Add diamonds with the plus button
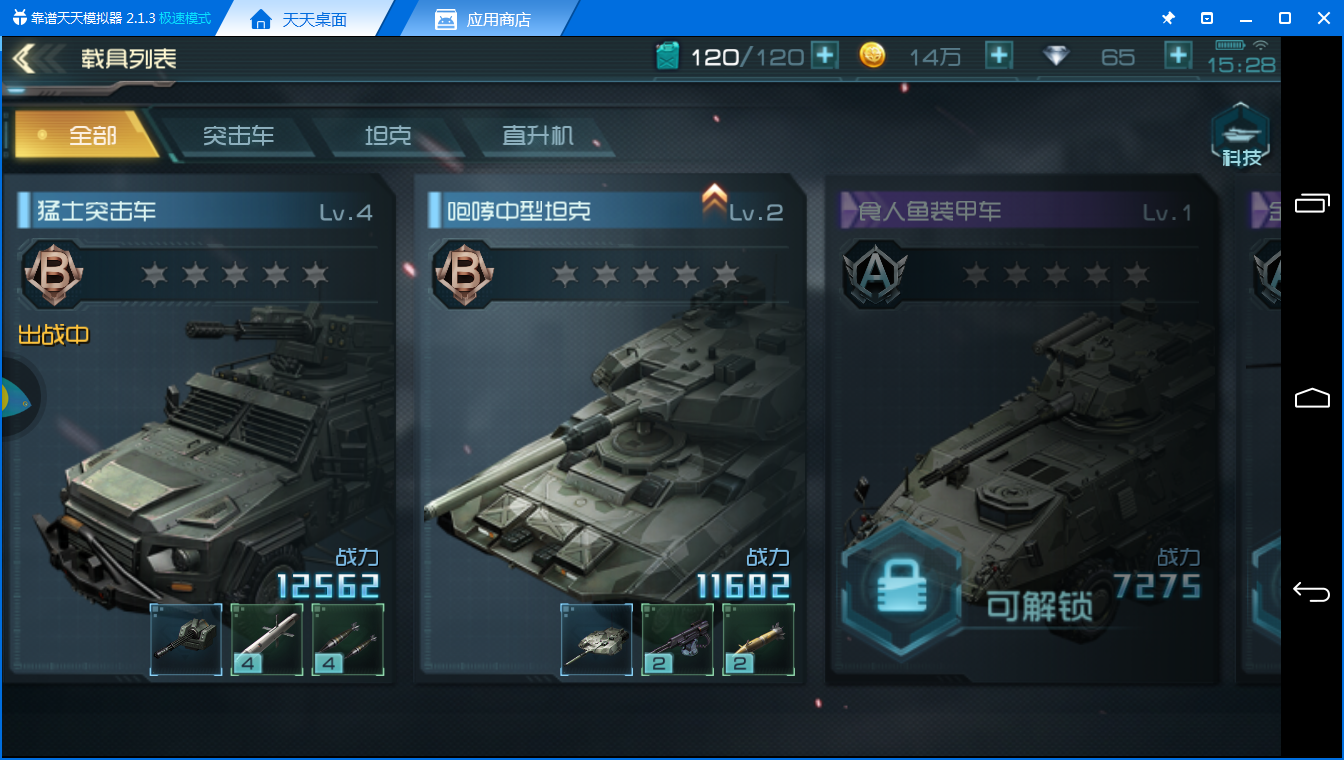Image resolution: width=1344 pixels, height=760 pixels. pyautogui.click(x=1178, y=56)
